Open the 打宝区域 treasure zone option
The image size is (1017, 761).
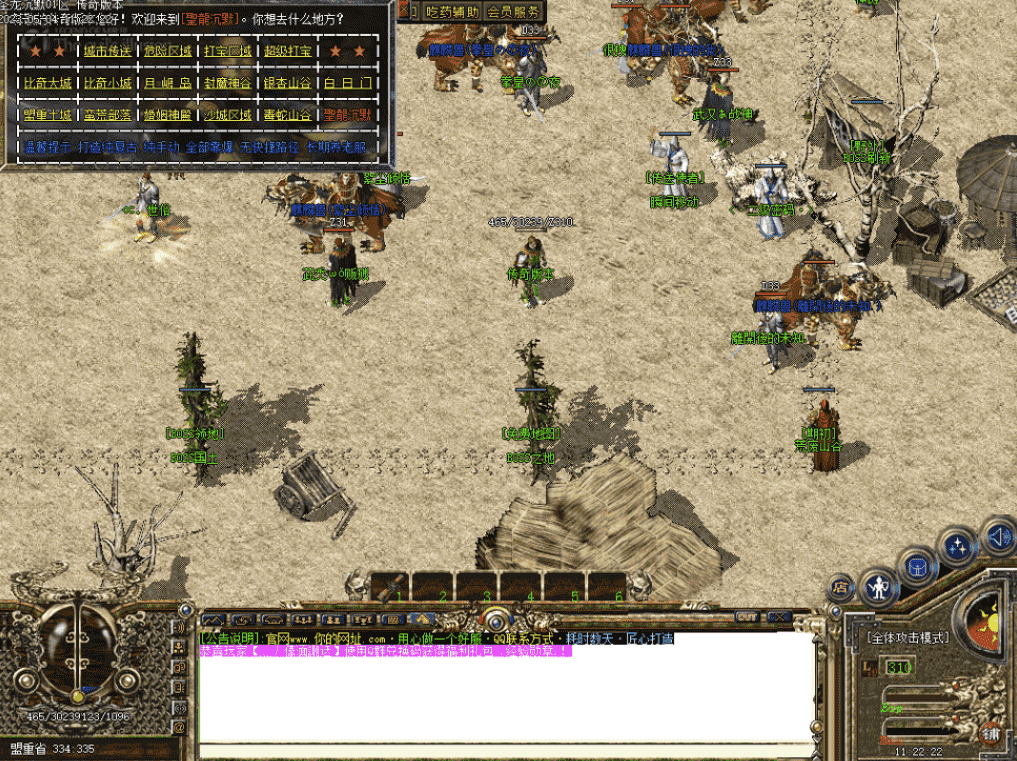(x=227, y=51)
